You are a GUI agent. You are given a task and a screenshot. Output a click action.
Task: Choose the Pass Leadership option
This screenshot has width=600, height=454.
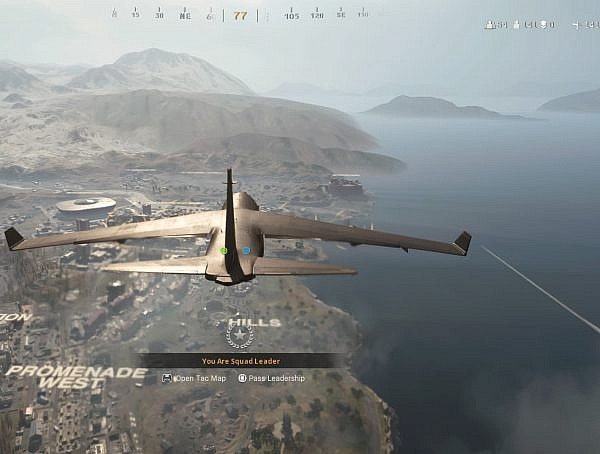pyautogui.click(x=270, y=378)
